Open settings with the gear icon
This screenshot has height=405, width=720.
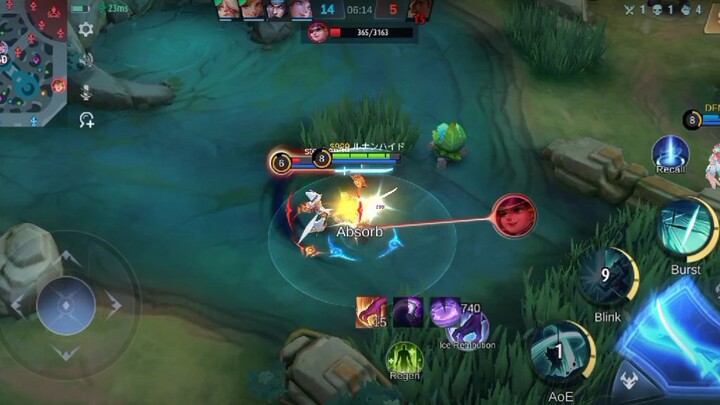86,30
